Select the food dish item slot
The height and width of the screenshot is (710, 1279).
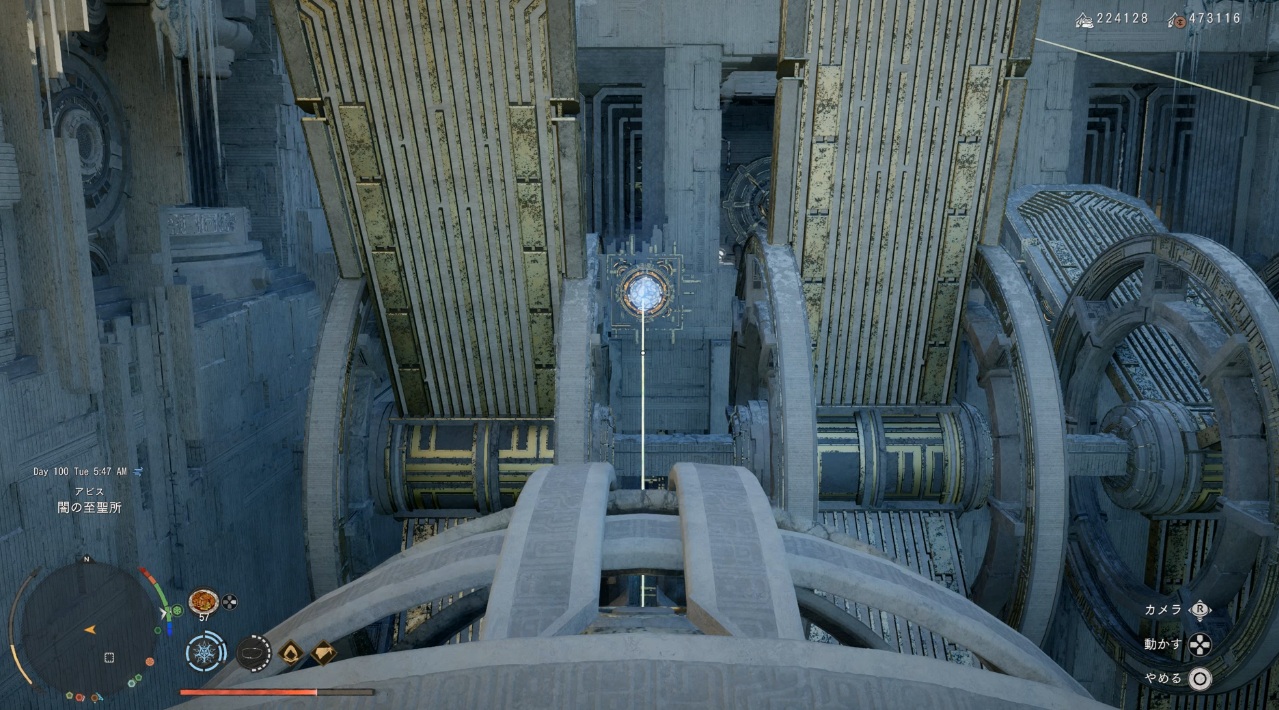(203, 600)
